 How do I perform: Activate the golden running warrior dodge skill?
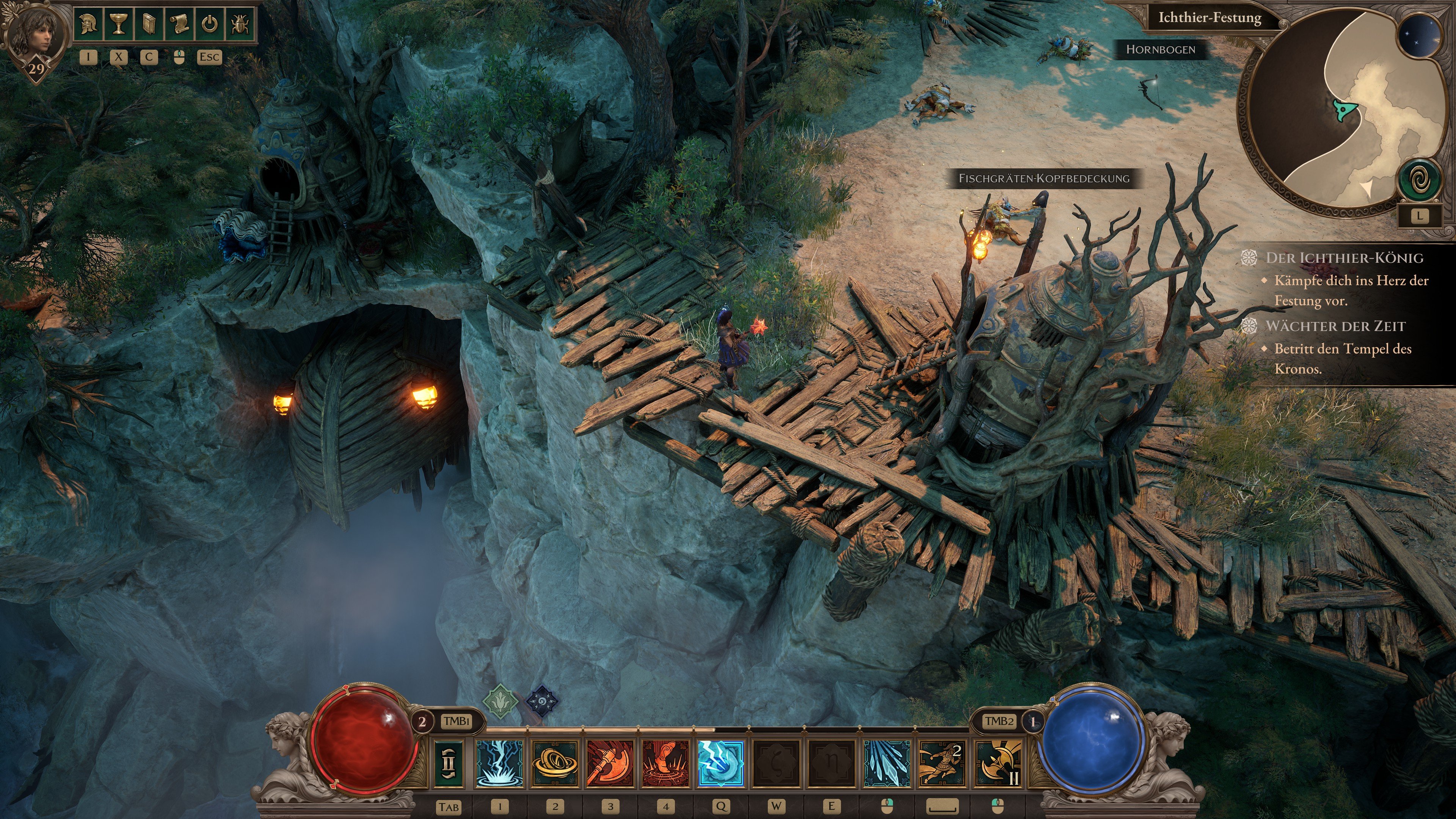coord(942,763)
